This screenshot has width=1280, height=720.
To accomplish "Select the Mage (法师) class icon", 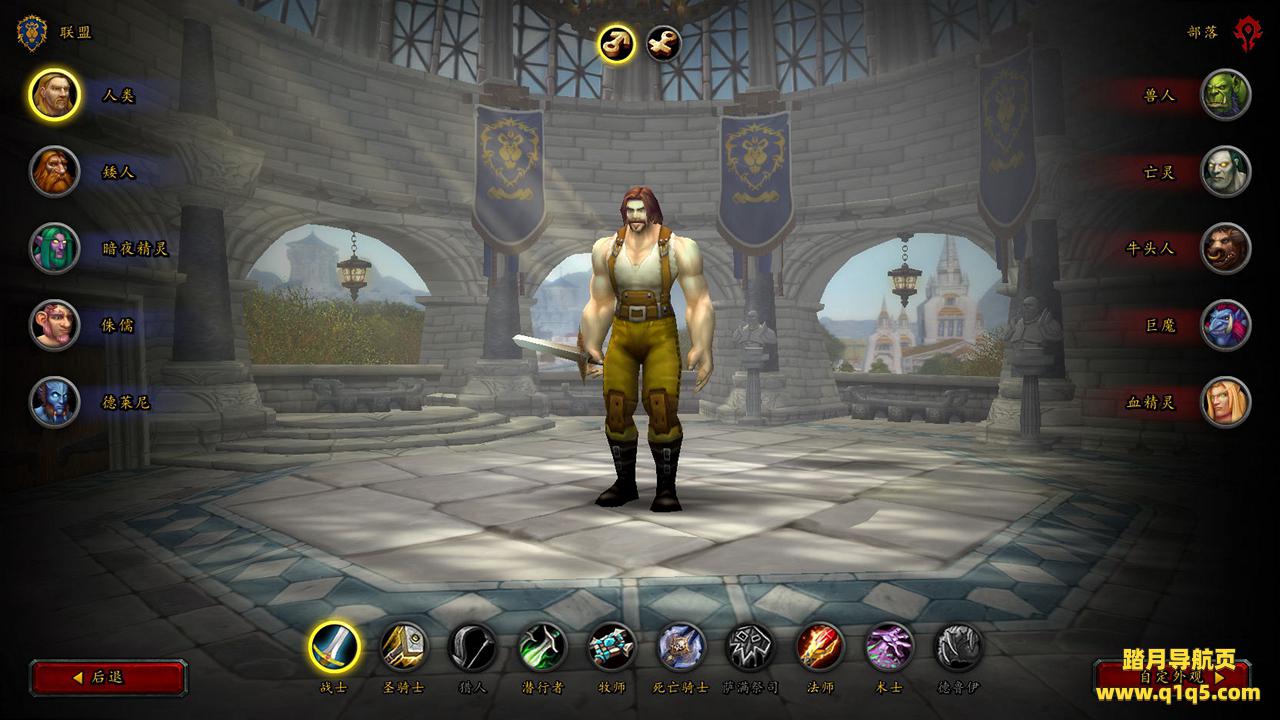I will tap(820, 647).
